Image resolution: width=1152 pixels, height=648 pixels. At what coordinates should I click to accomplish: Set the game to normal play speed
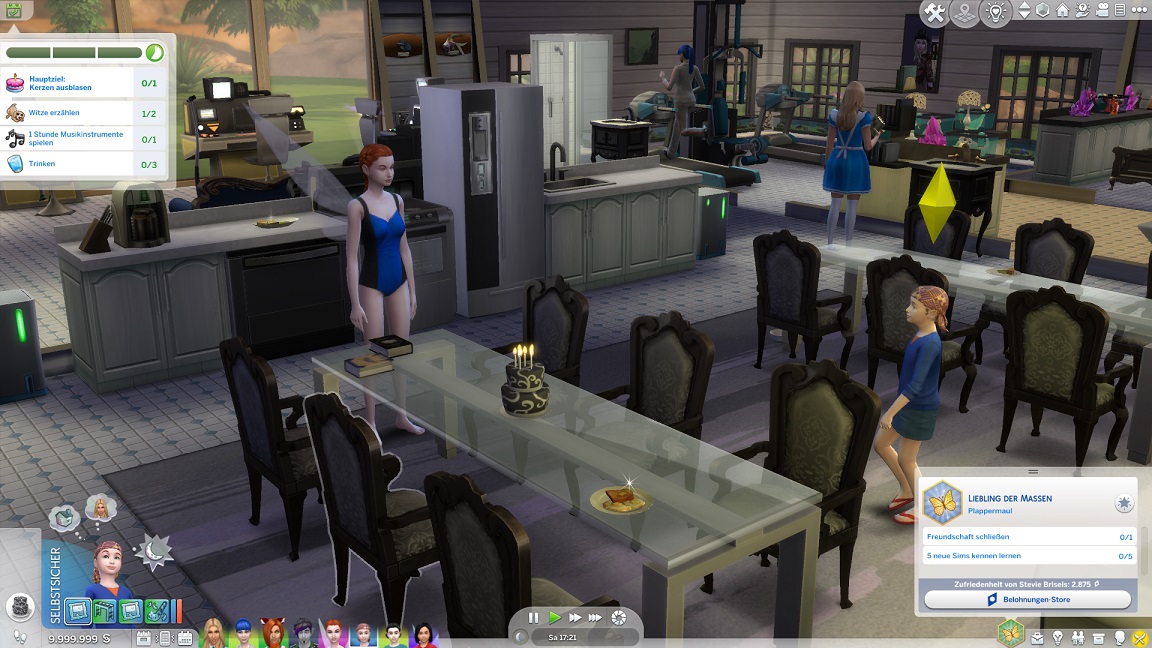pos(555,618)
